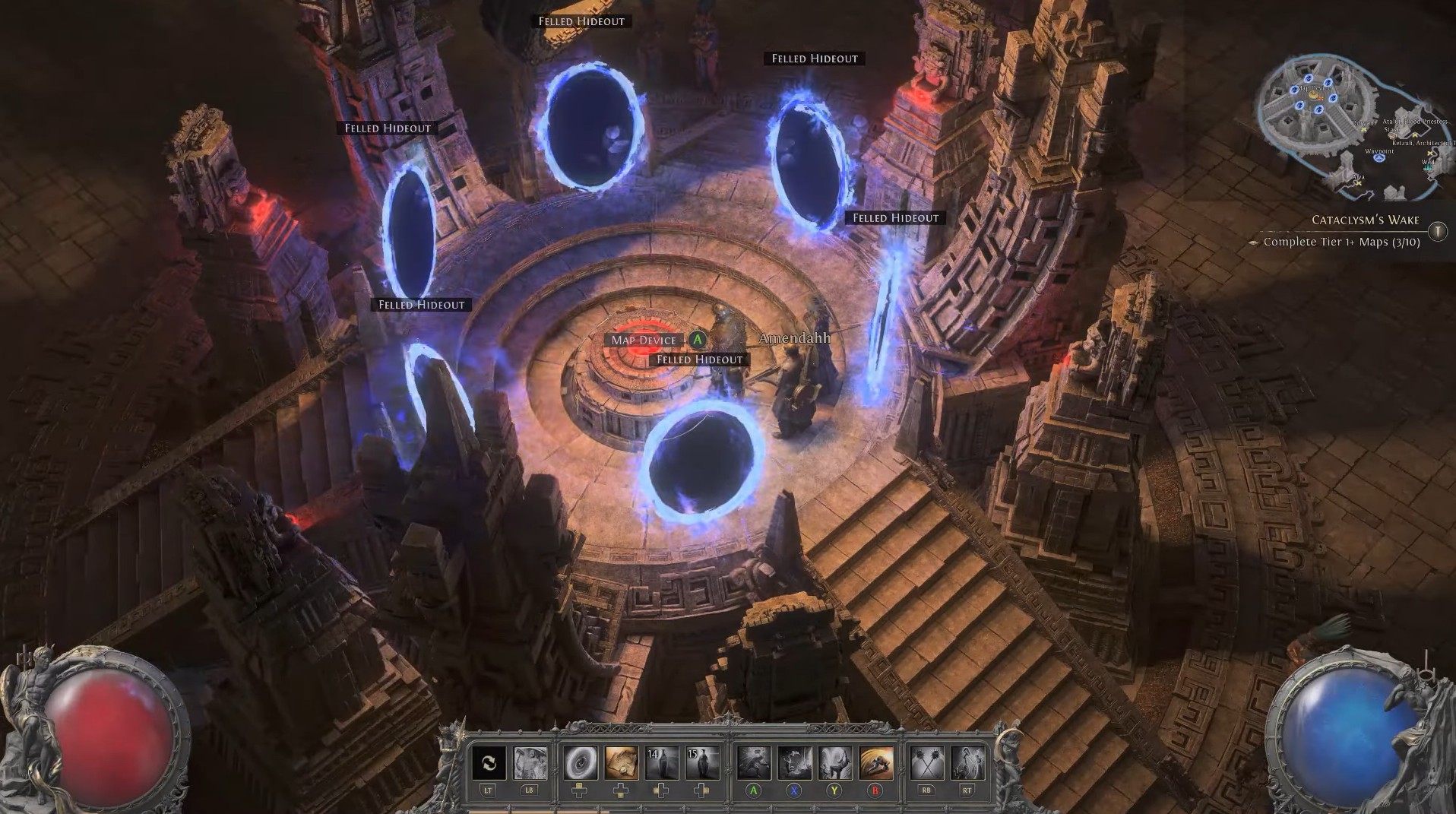1456x814 pixels.
Task: Use the parchment scroll hotbar item
Action: point(621,763)
